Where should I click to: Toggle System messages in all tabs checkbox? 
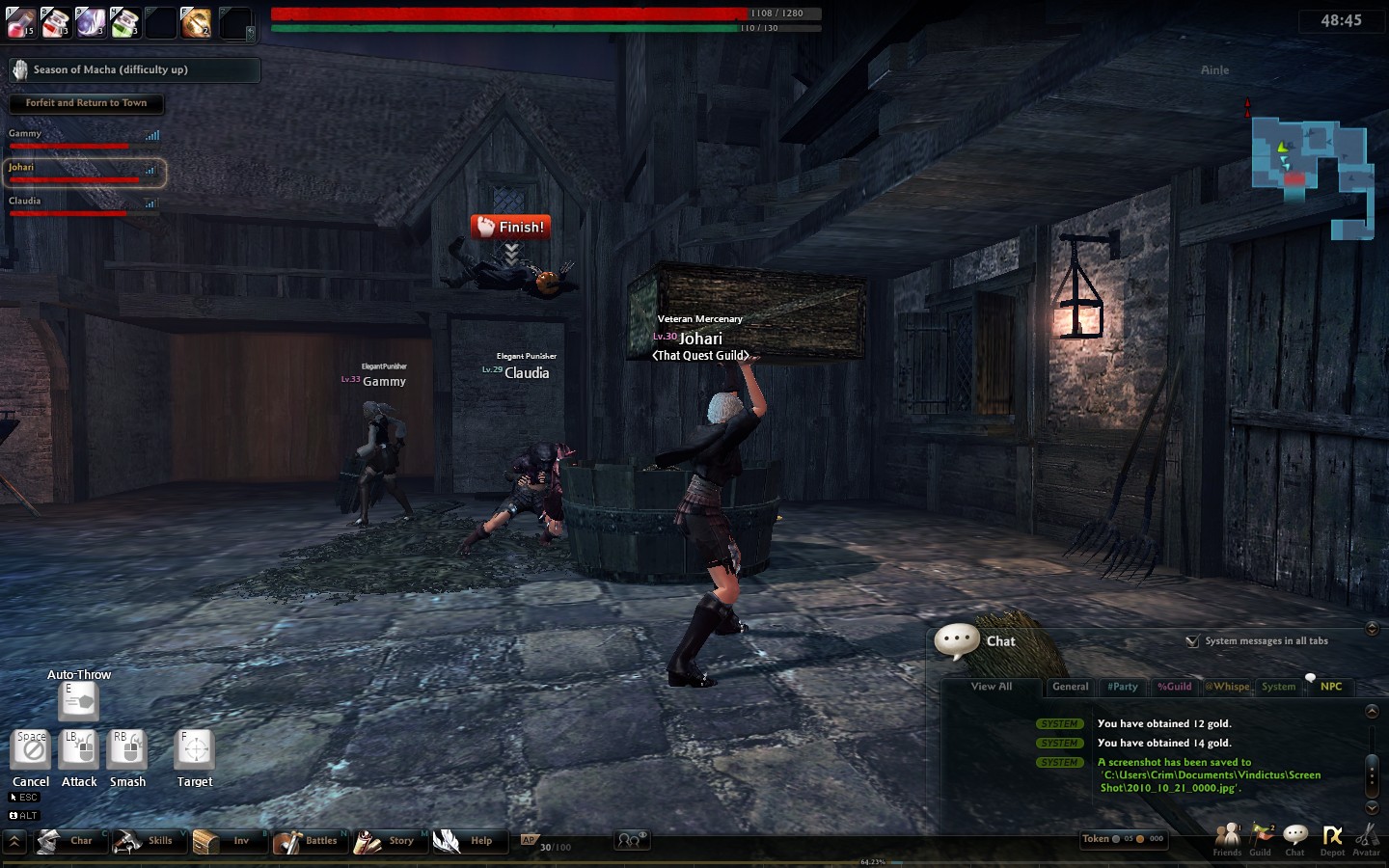(1193, 641)
